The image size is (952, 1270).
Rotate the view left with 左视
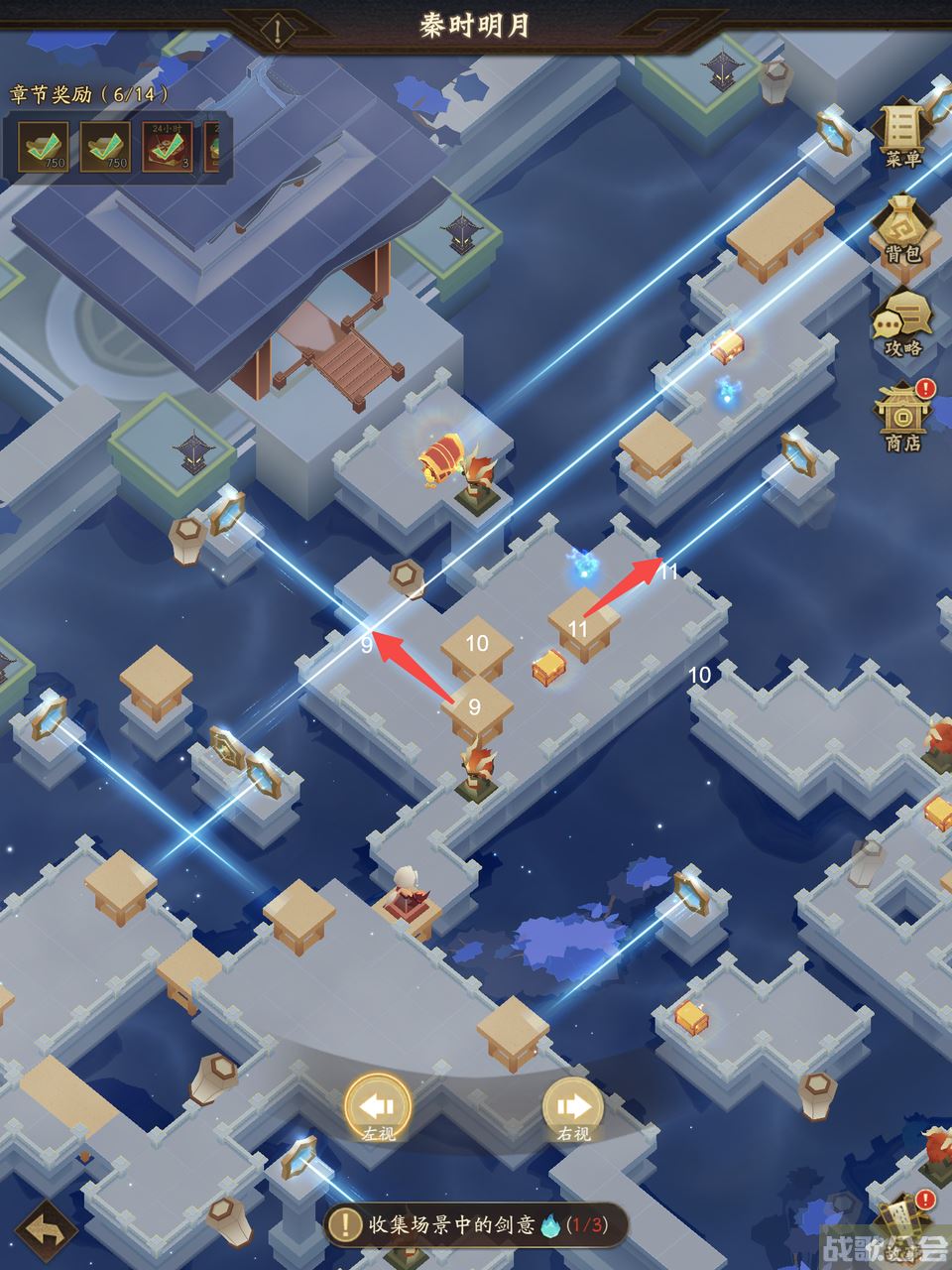(x=378, y=1108)
